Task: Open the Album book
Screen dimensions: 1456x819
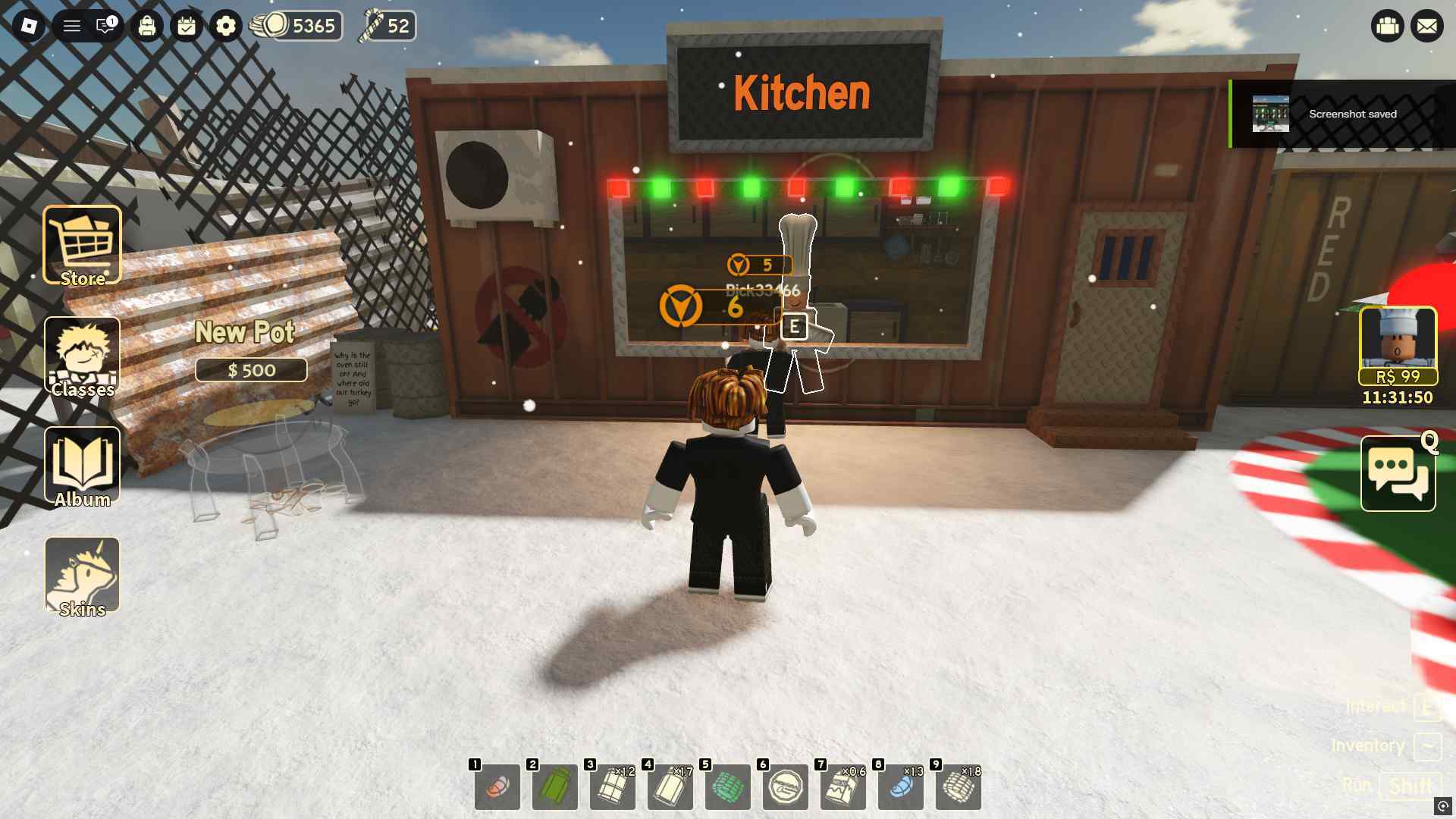Action: click(x=82, y=464)
